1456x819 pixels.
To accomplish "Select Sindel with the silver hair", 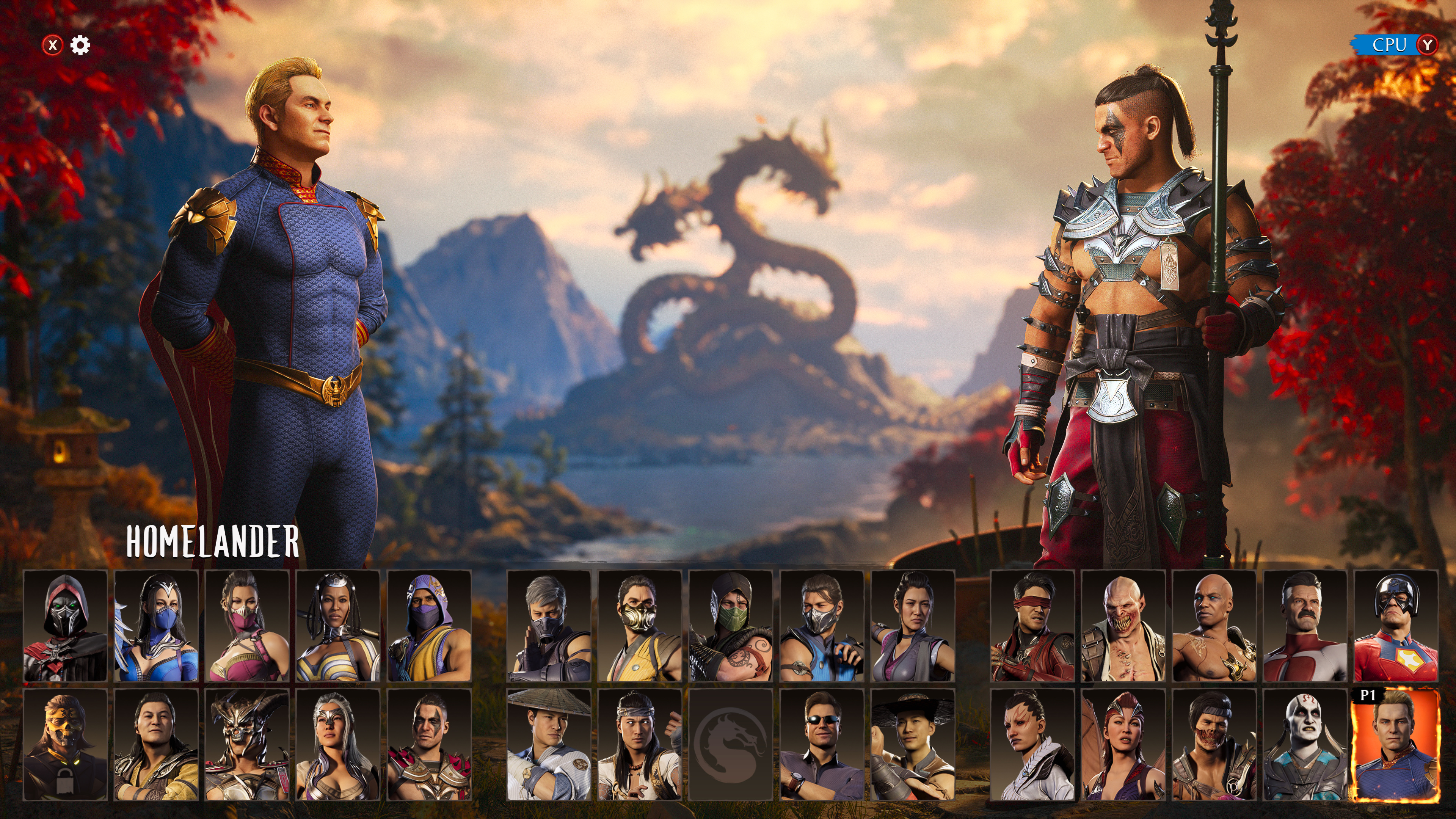I will point(338,744).
